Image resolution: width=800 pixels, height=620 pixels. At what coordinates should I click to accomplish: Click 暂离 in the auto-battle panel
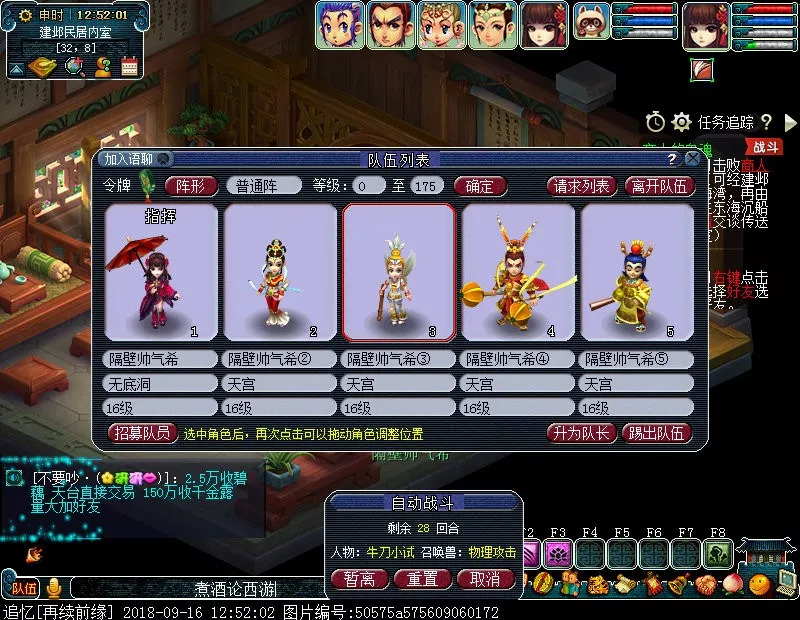pos(359,578)
